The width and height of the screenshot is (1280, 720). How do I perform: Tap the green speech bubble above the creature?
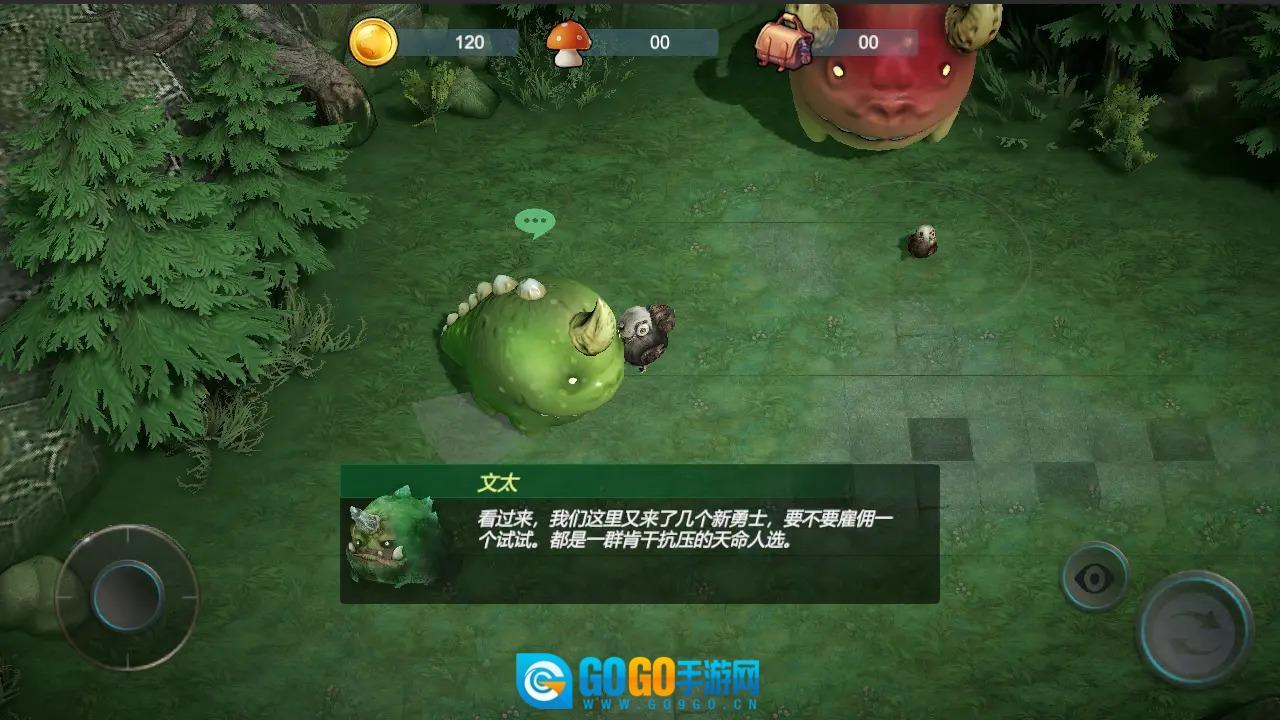pos(537,221)
